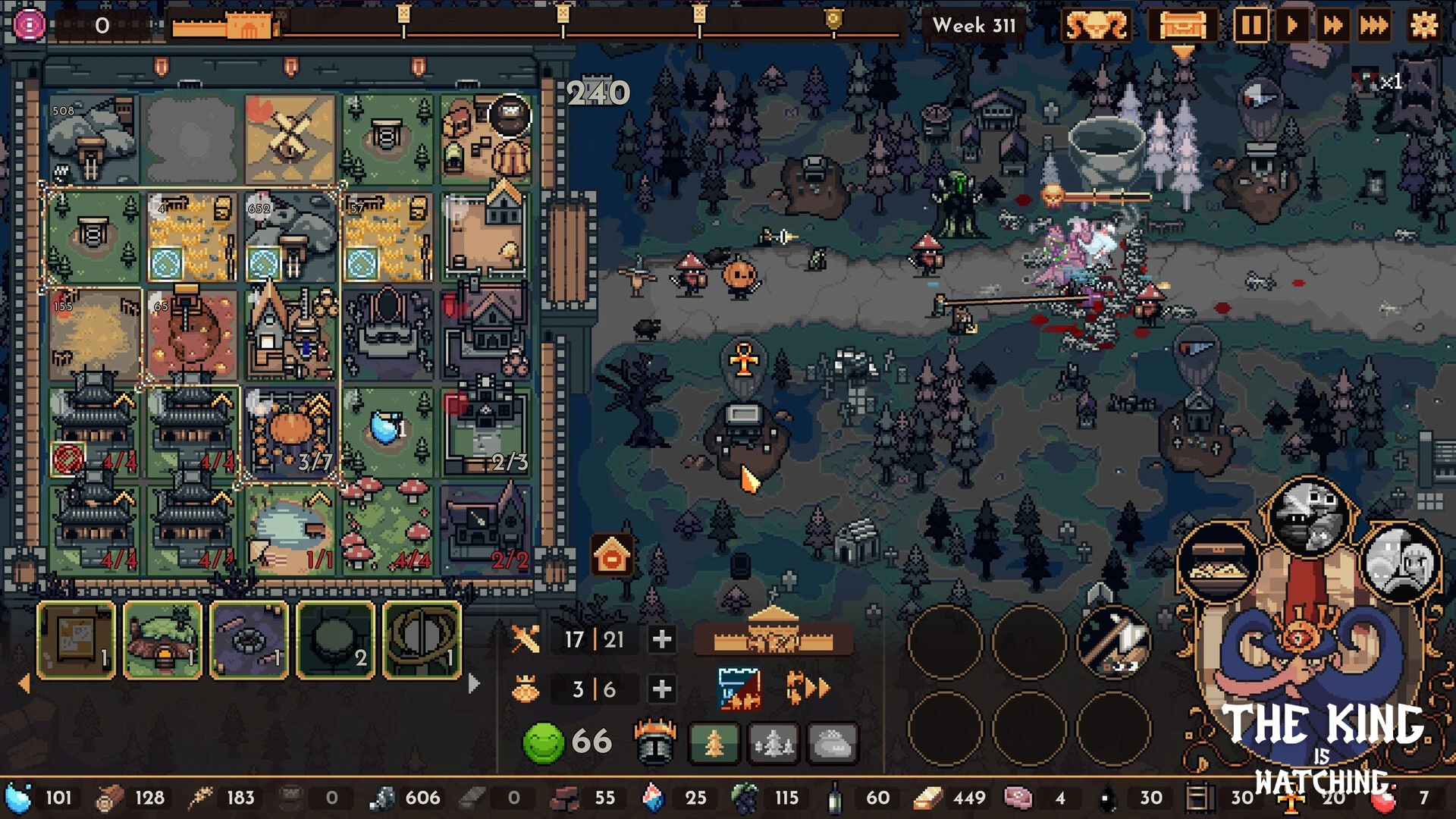This screenshot has height=819, width=1456.
Task: Select the parchment map building card
Action: point(76,639)
